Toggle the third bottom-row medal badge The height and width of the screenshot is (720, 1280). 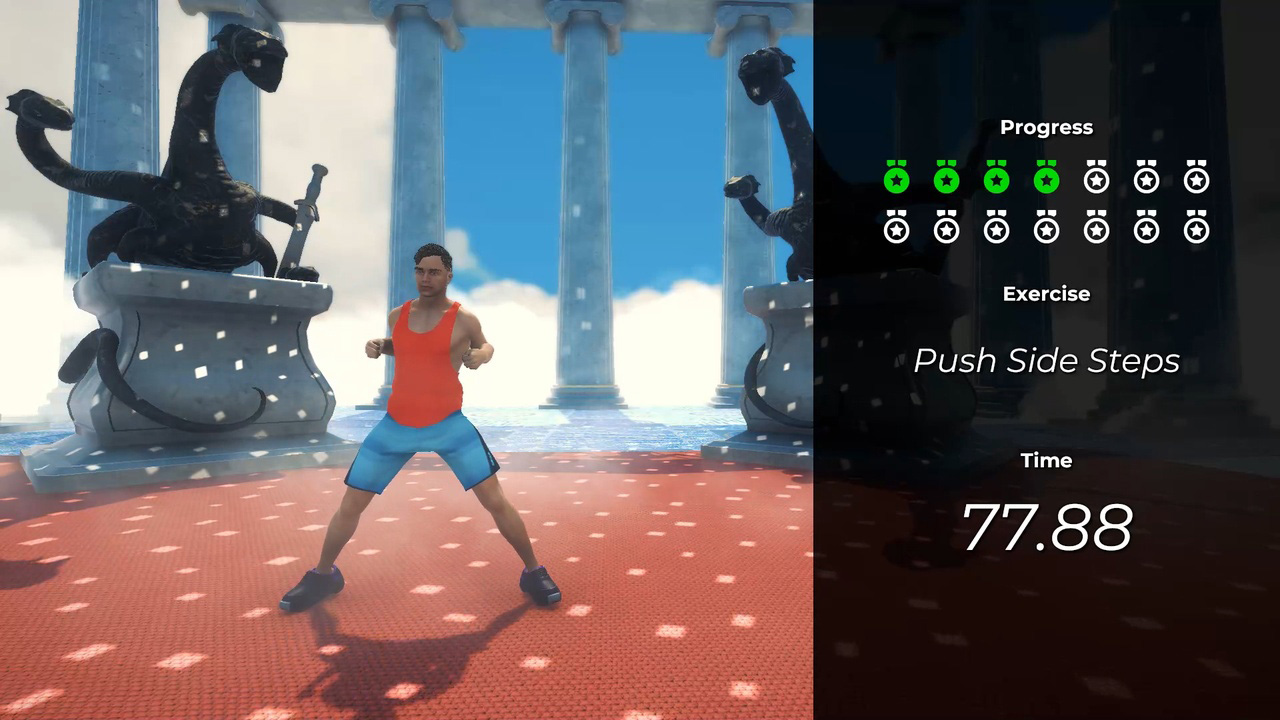pyautogui.click(x=996, y=229)
